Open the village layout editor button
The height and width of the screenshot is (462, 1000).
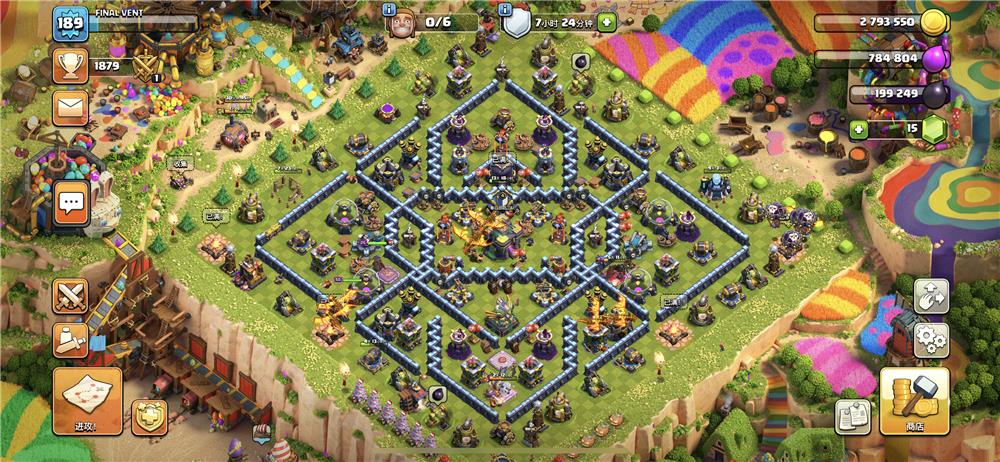click(x=931, y=296)
